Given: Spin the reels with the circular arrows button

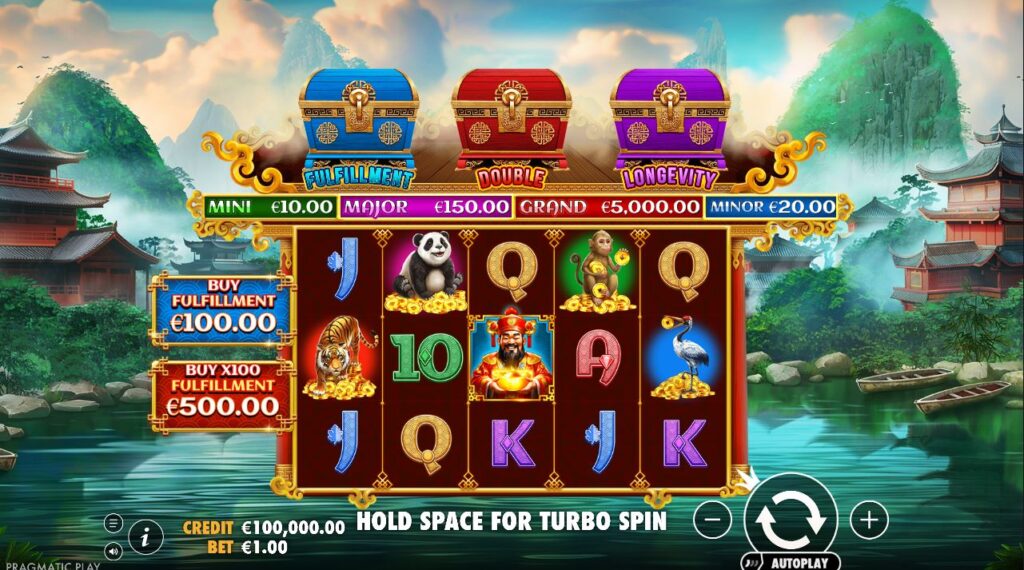Looking at the screenshot, I should [x=790, y=520].
